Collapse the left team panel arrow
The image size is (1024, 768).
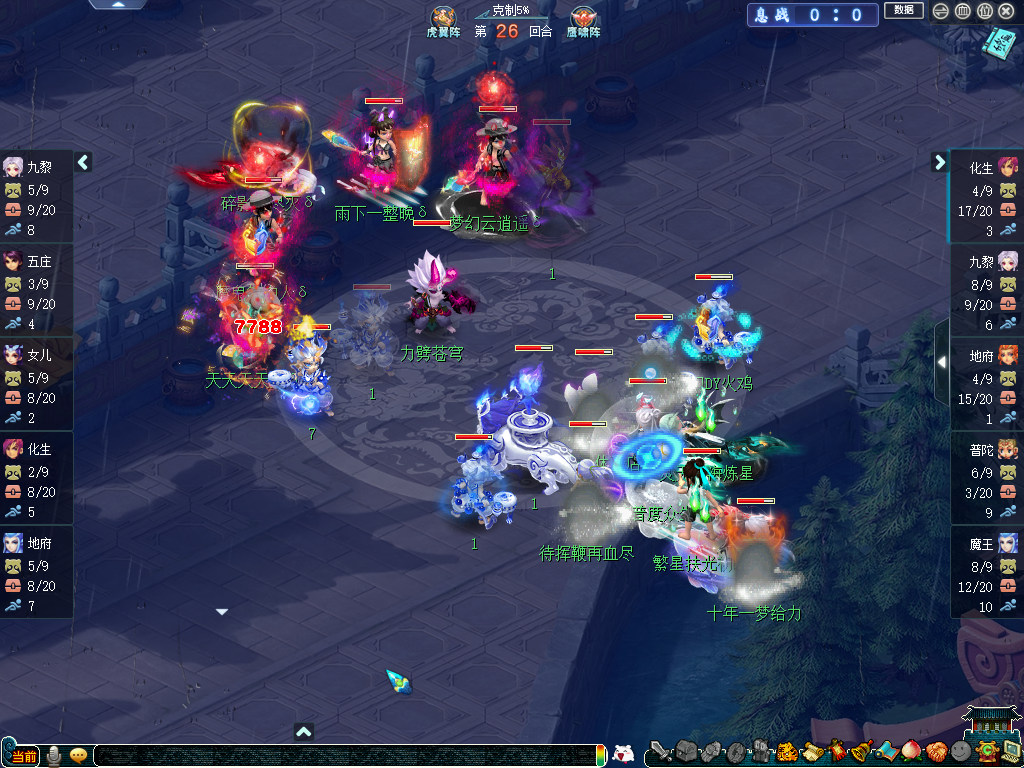(x=84, y=161)
